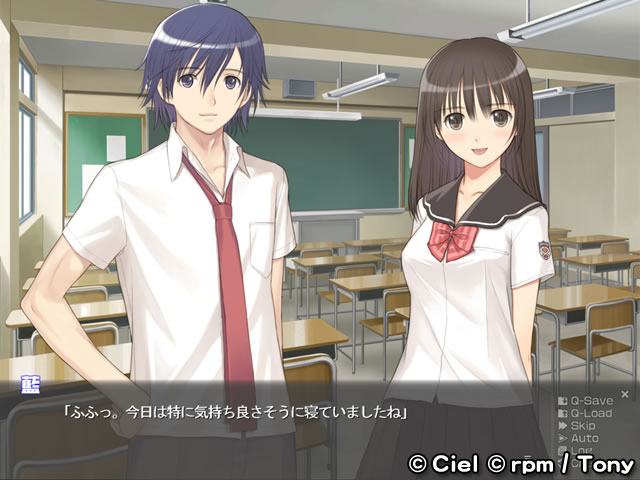The width and height of the screenshot is (640, 480).
Task: Quick save with the Q-Save button
Action: [590, 401]
